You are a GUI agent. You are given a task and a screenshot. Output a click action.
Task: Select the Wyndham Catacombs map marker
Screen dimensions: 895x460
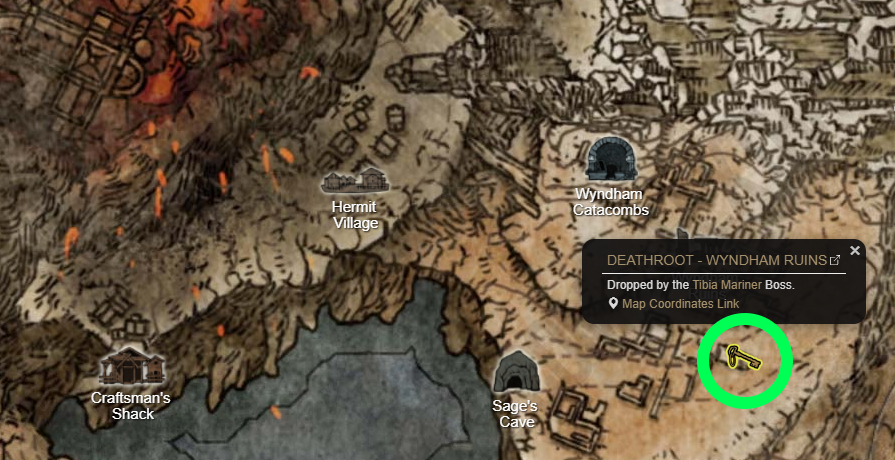click(611, 160)
